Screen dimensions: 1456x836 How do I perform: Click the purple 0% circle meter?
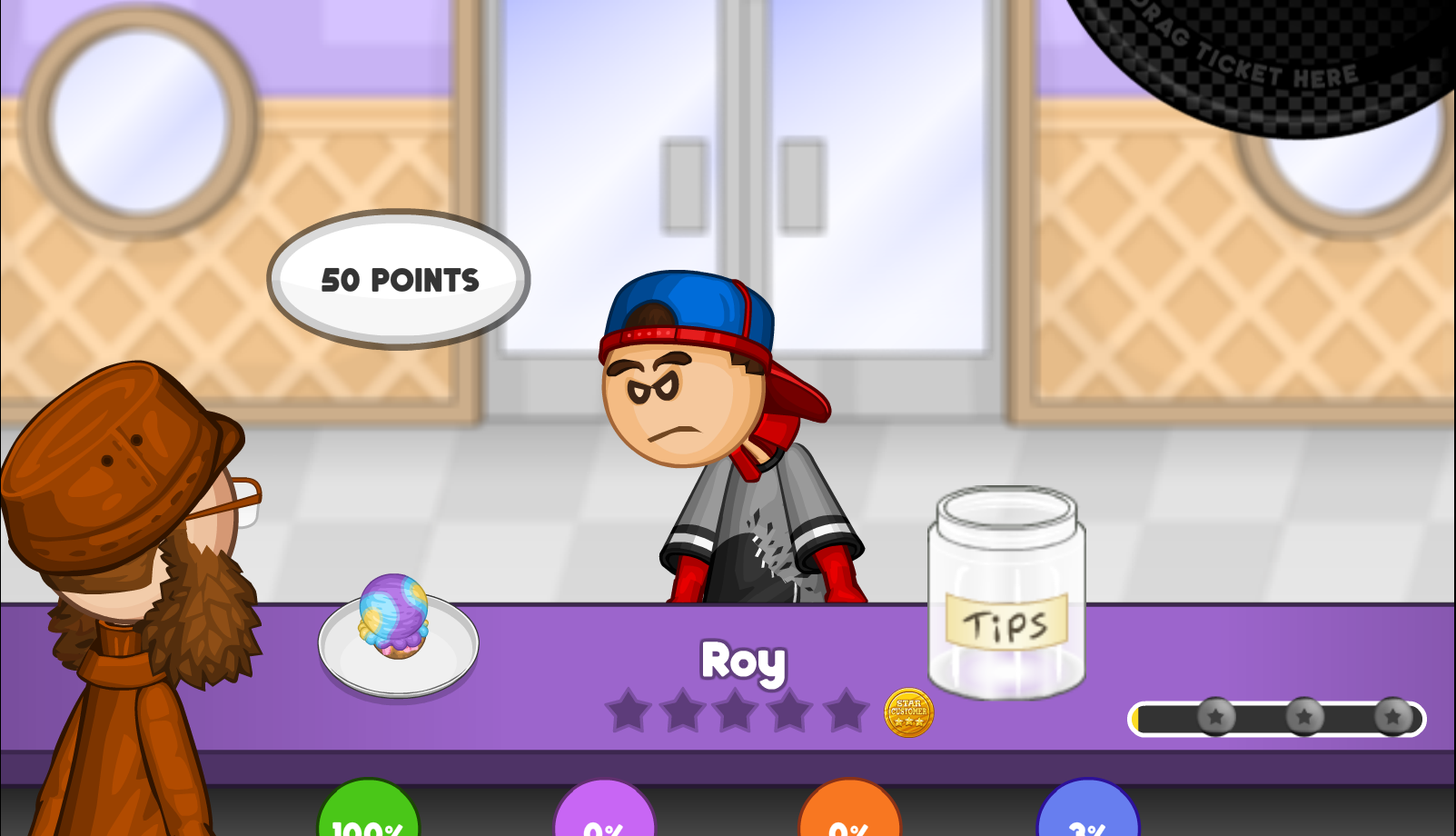[x=605, y=818]
